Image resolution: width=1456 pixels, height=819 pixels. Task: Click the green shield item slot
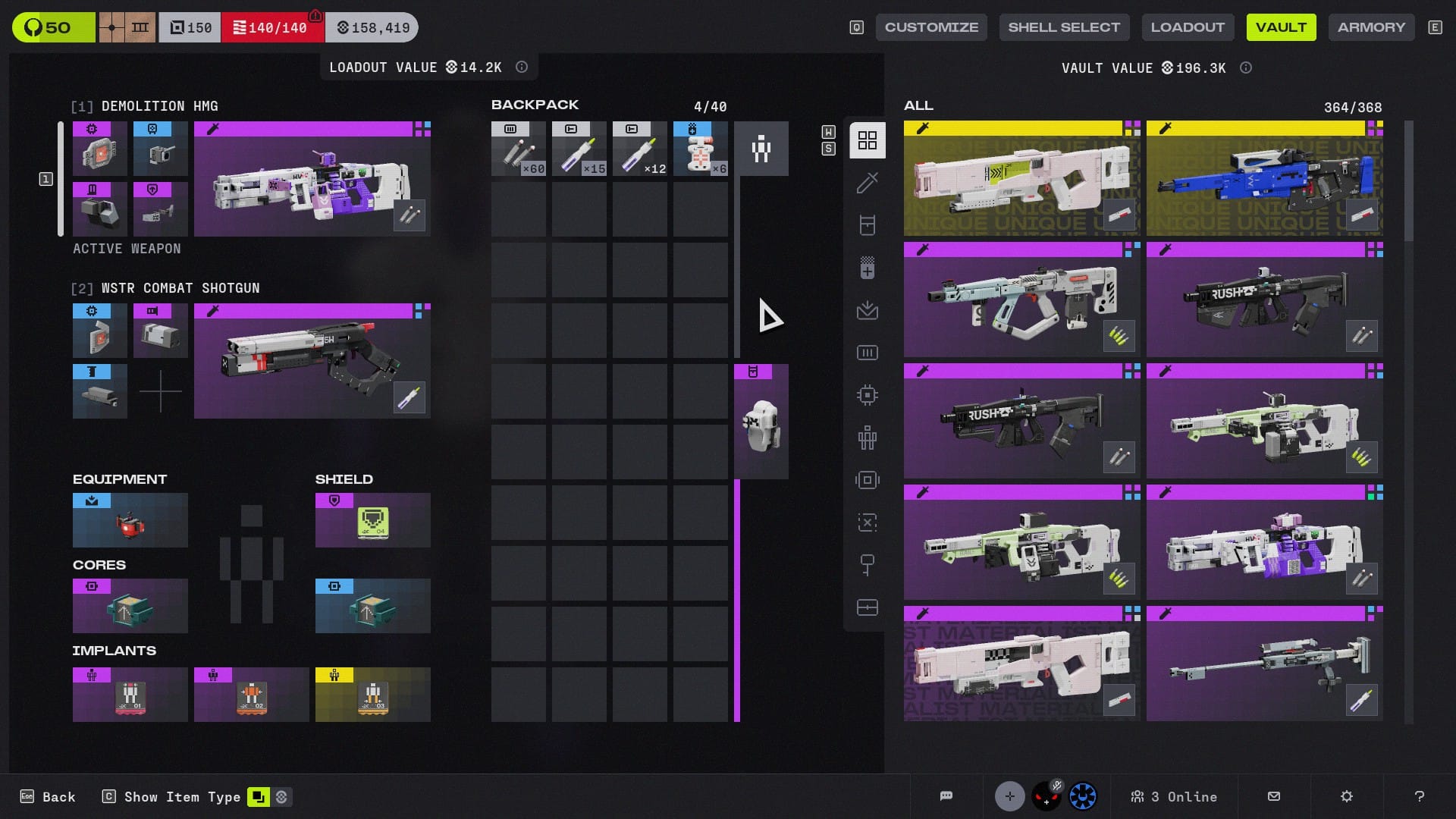coord(372,520)
